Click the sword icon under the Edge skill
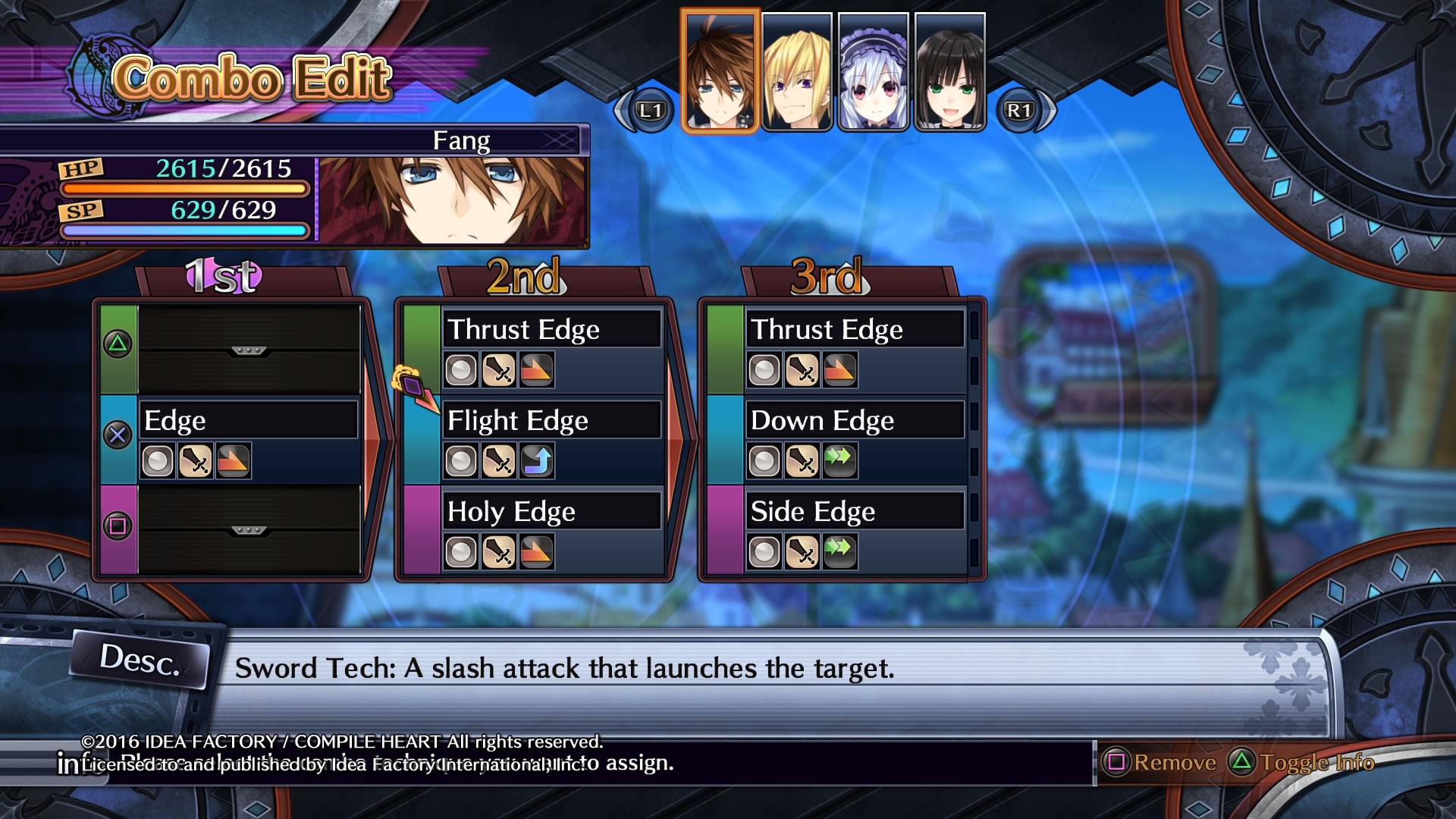 click(x=196, y=460)
